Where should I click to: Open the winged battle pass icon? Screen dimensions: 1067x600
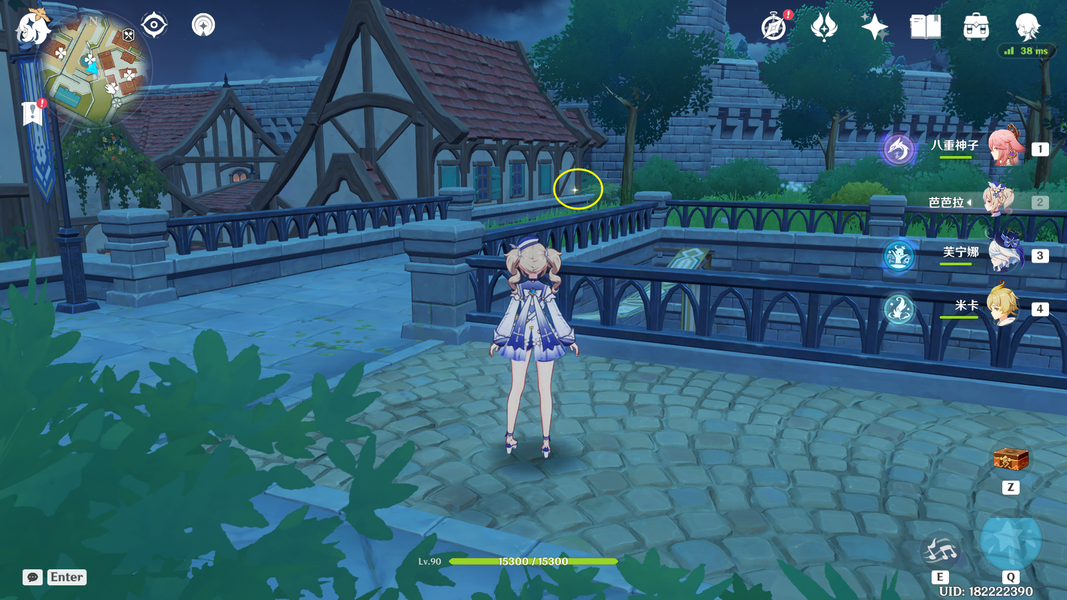coord(824,27)
